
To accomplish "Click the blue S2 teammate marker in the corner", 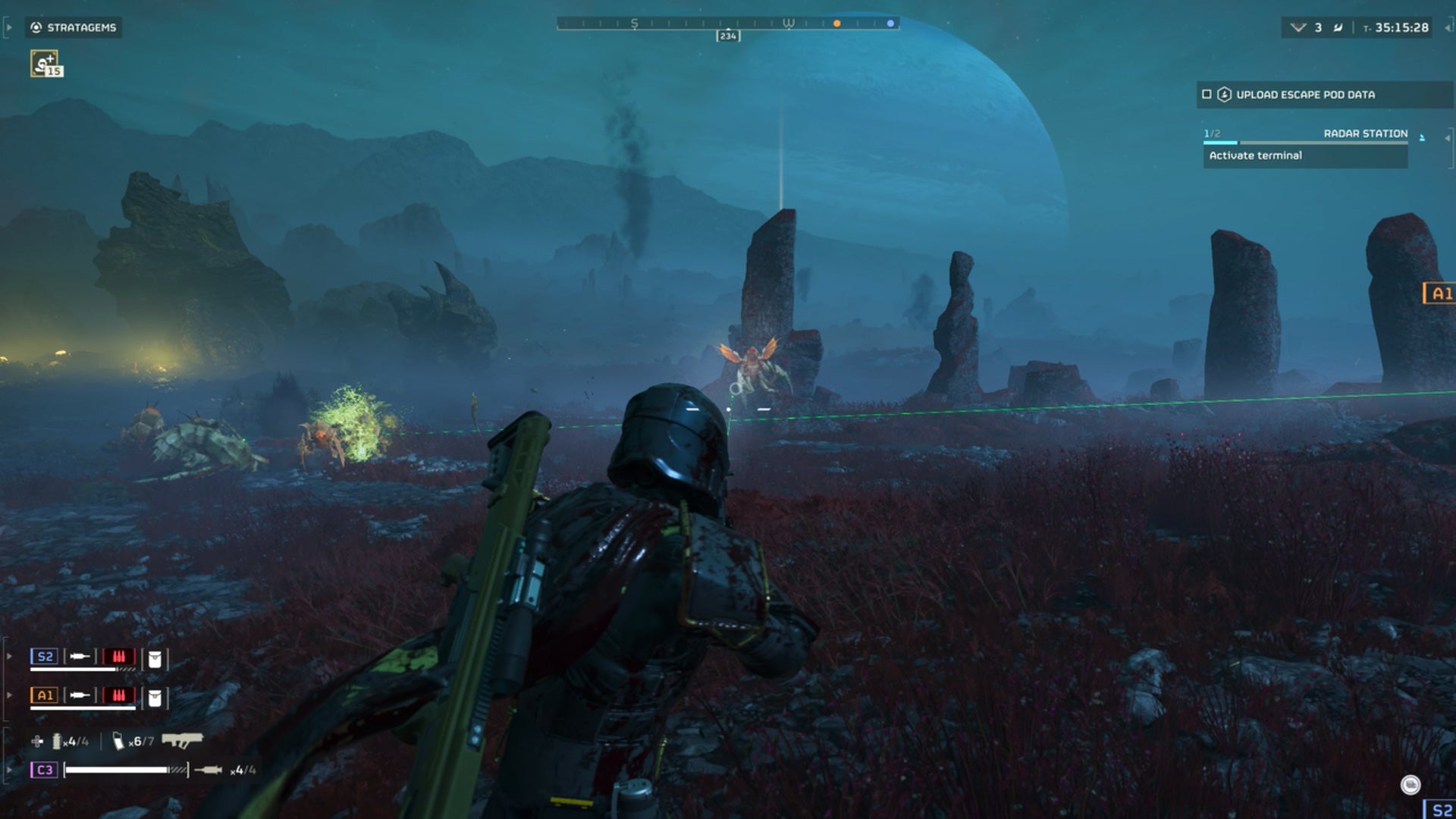I will [x=1440, y=810].
